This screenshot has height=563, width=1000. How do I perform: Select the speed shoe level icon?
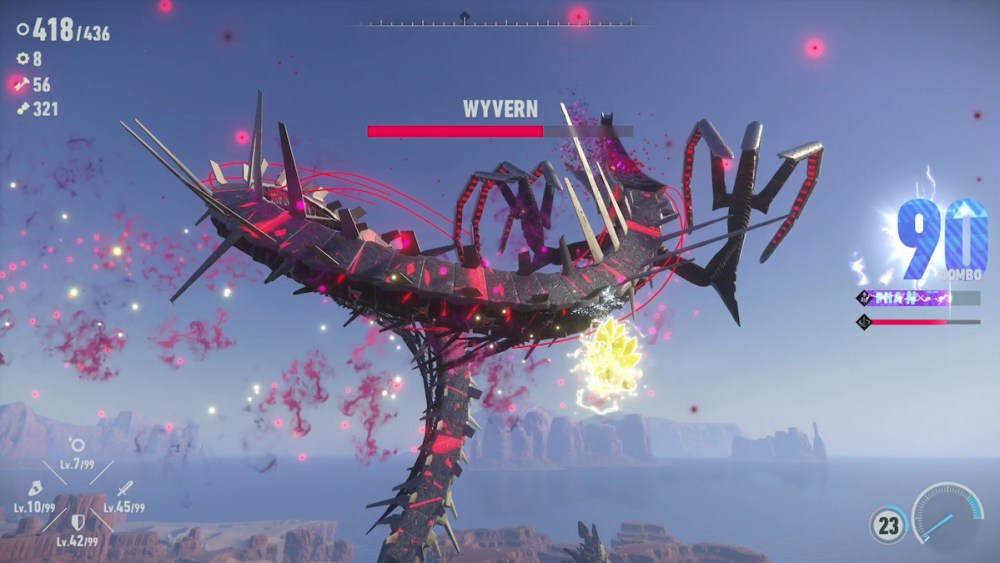coord(33,489)
